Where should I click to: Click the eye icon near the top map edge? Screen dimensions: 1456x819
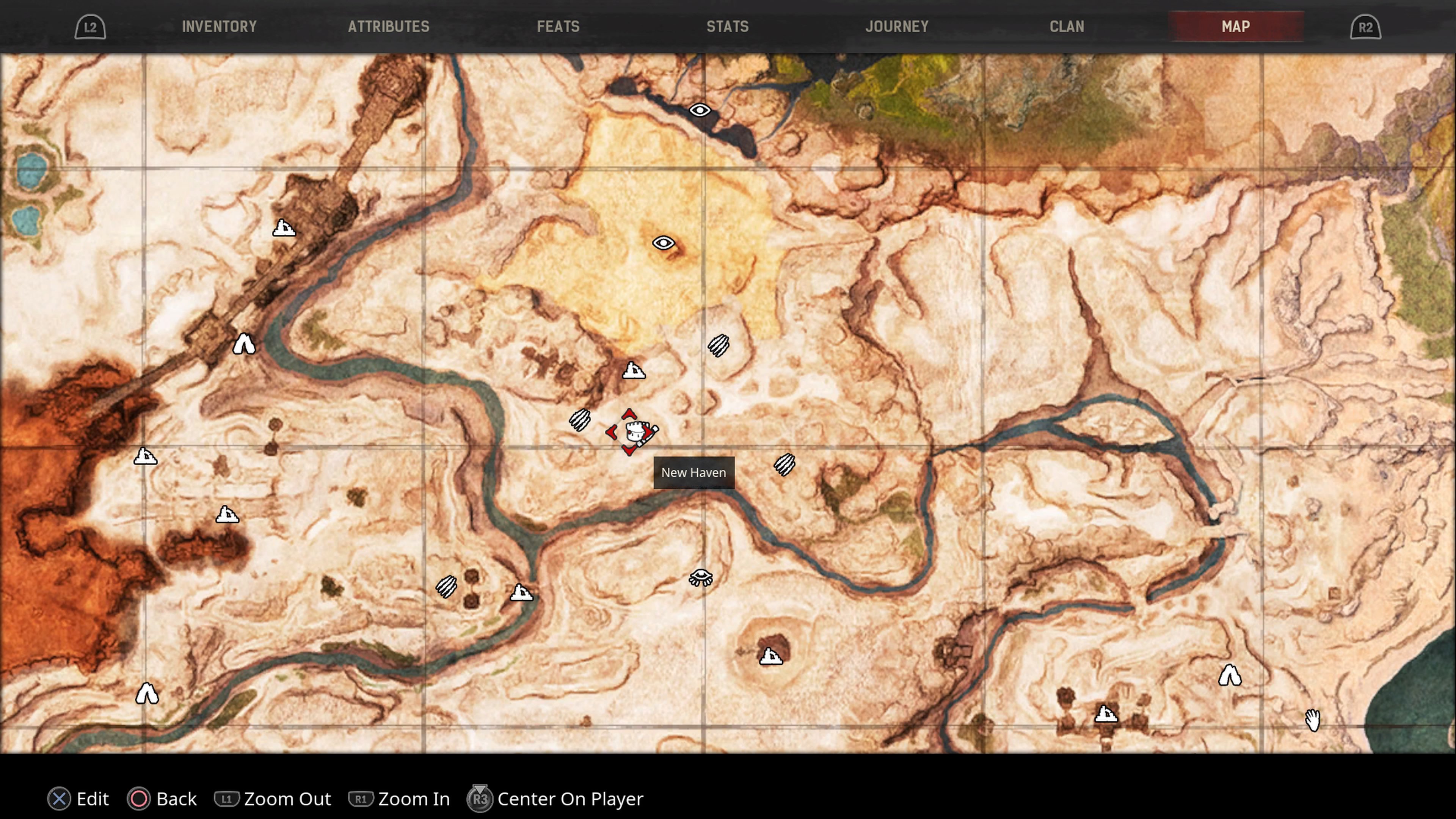pos(701,111)
